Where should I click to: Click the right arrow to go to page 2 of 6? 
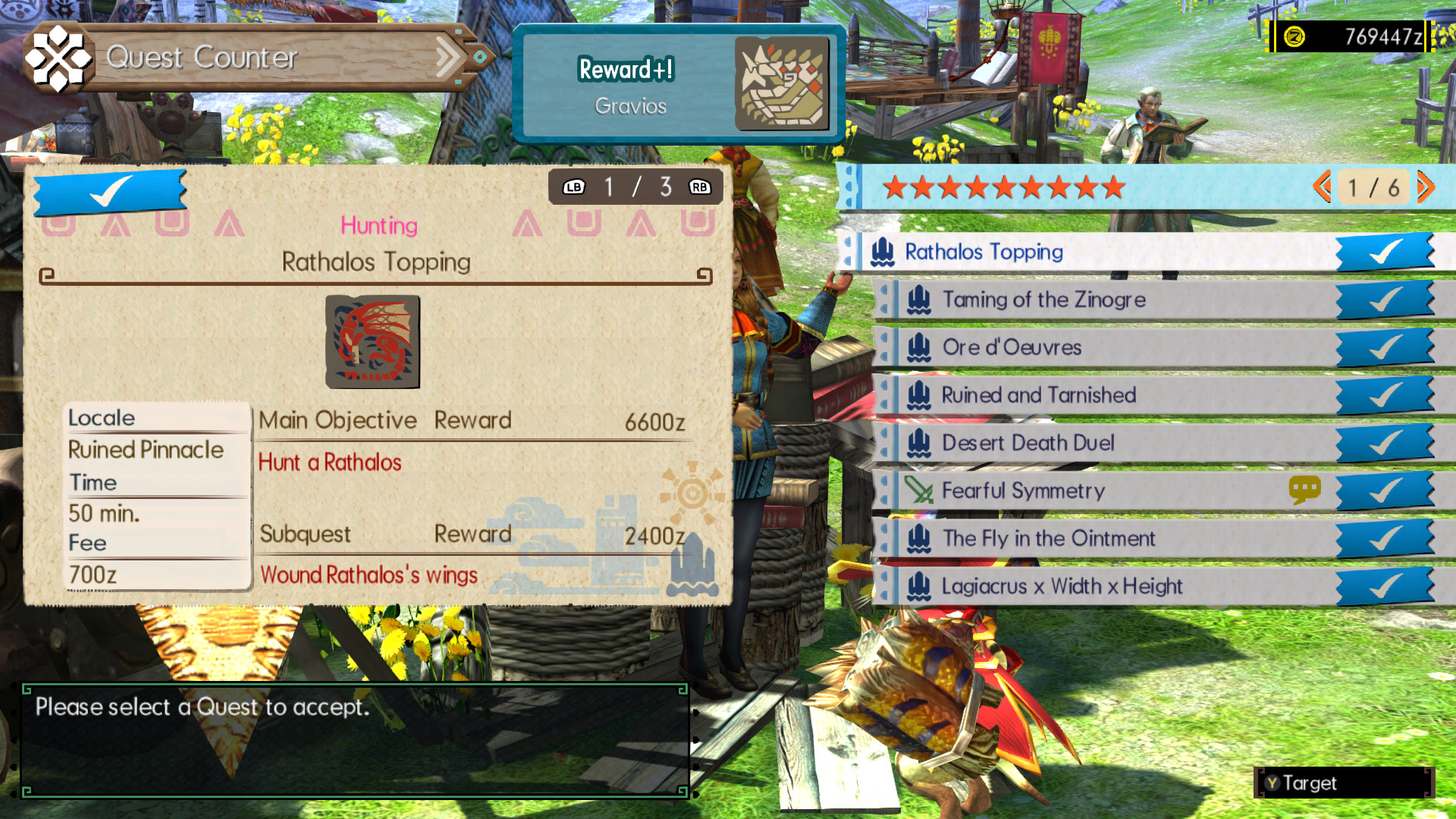pos(1426,188)
